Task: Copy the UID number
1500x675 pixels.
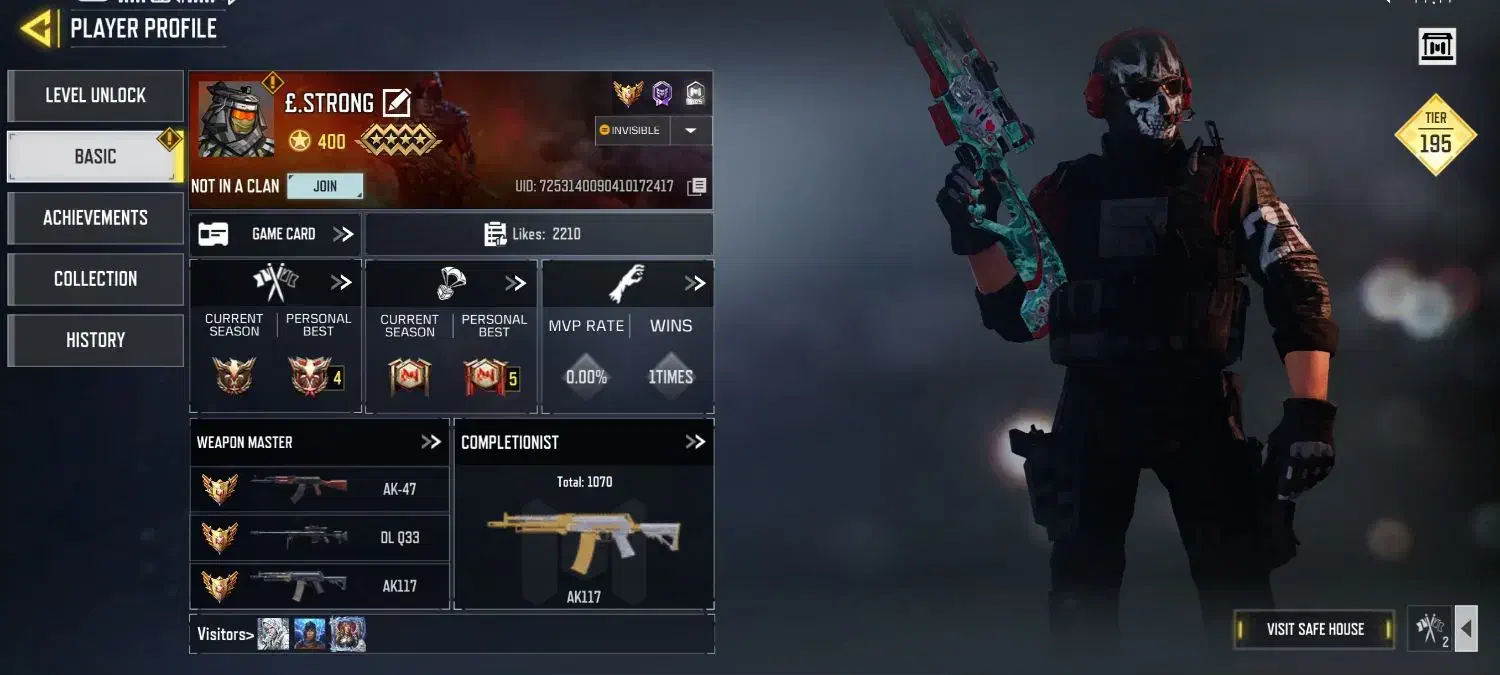Action: coord(697,187)
